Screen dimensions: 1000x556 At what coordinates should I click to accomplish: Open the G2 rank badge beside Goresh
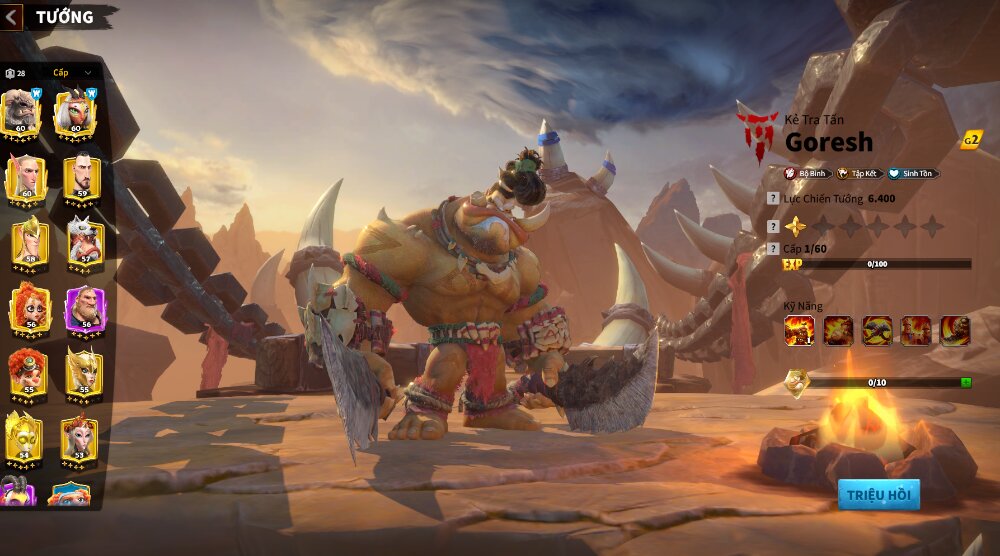click(x=970, y=140)
